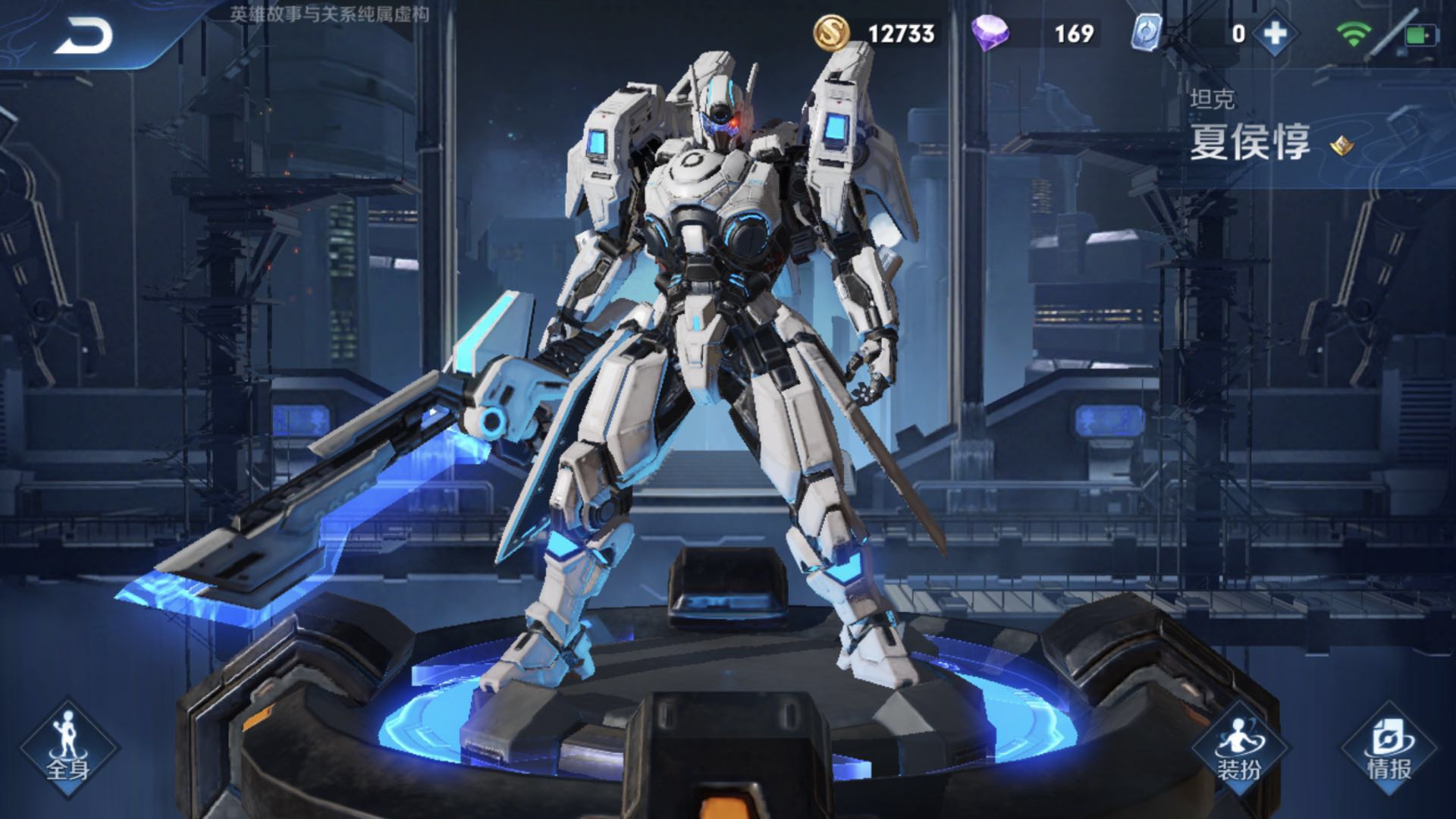
Task: Tap the gold coin currency icon
Action: tap(832, 34)
